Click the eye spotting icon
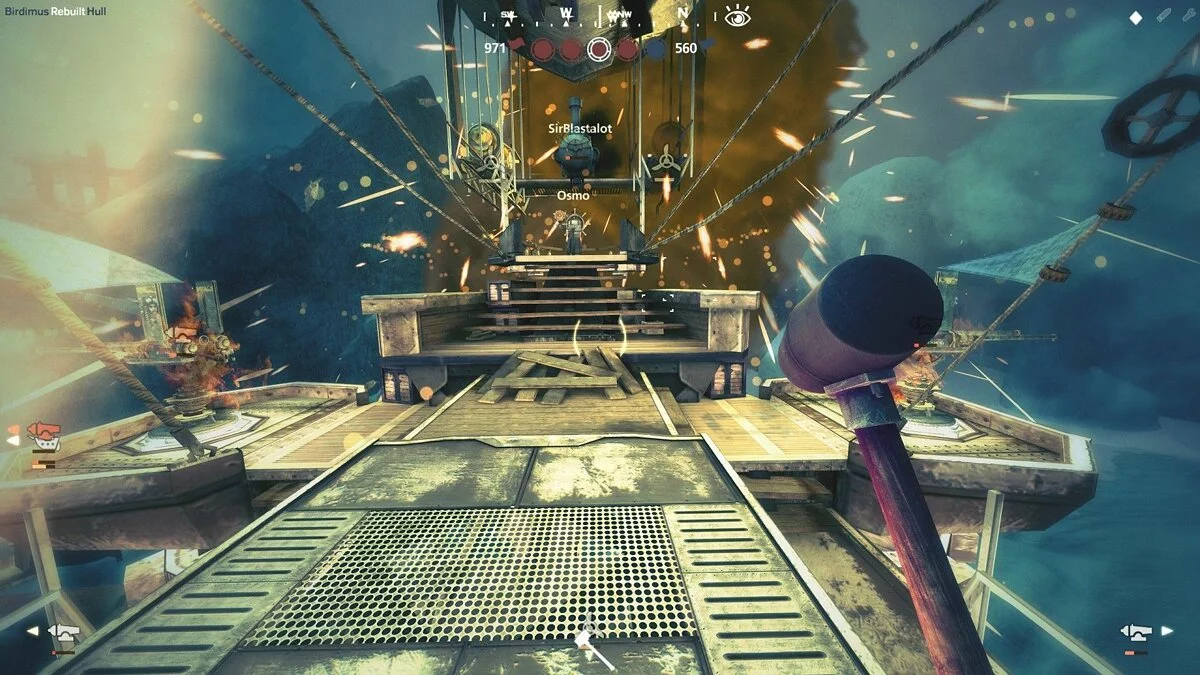 [x=738, y=15]
